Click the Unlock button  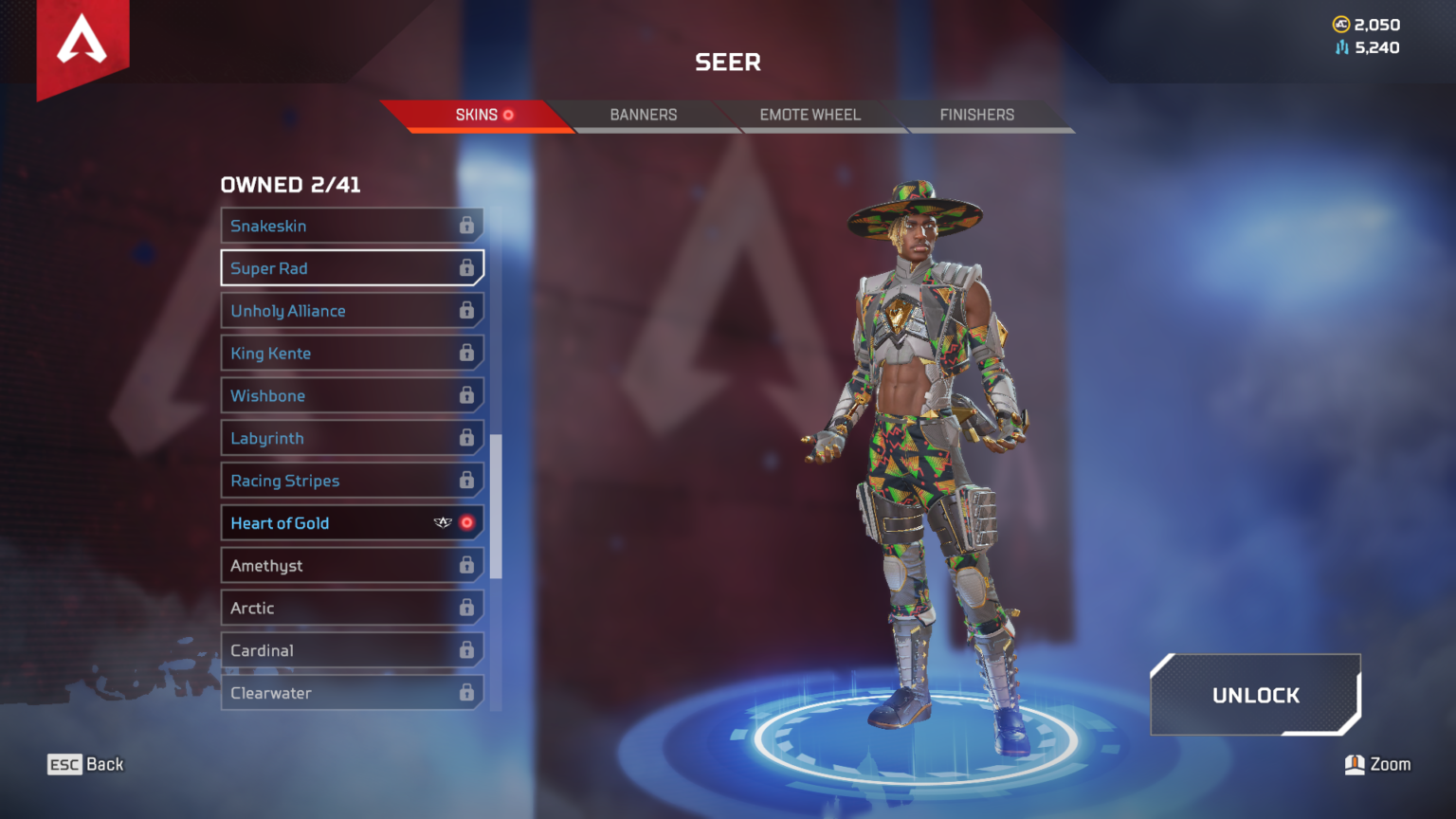(1255, 695)
